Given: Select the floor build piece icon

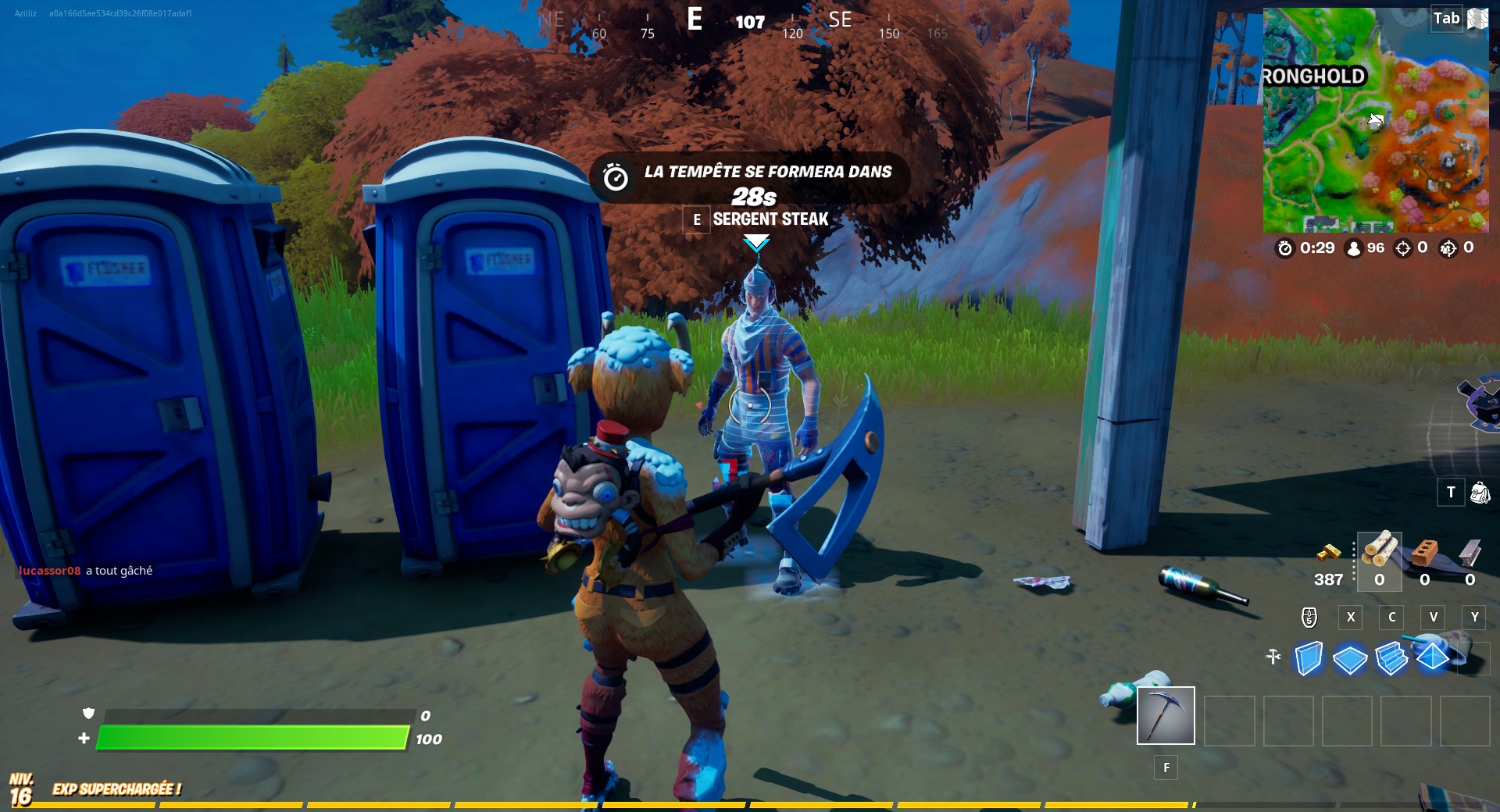Looking at the screenshot, I should coord(1351,660).
